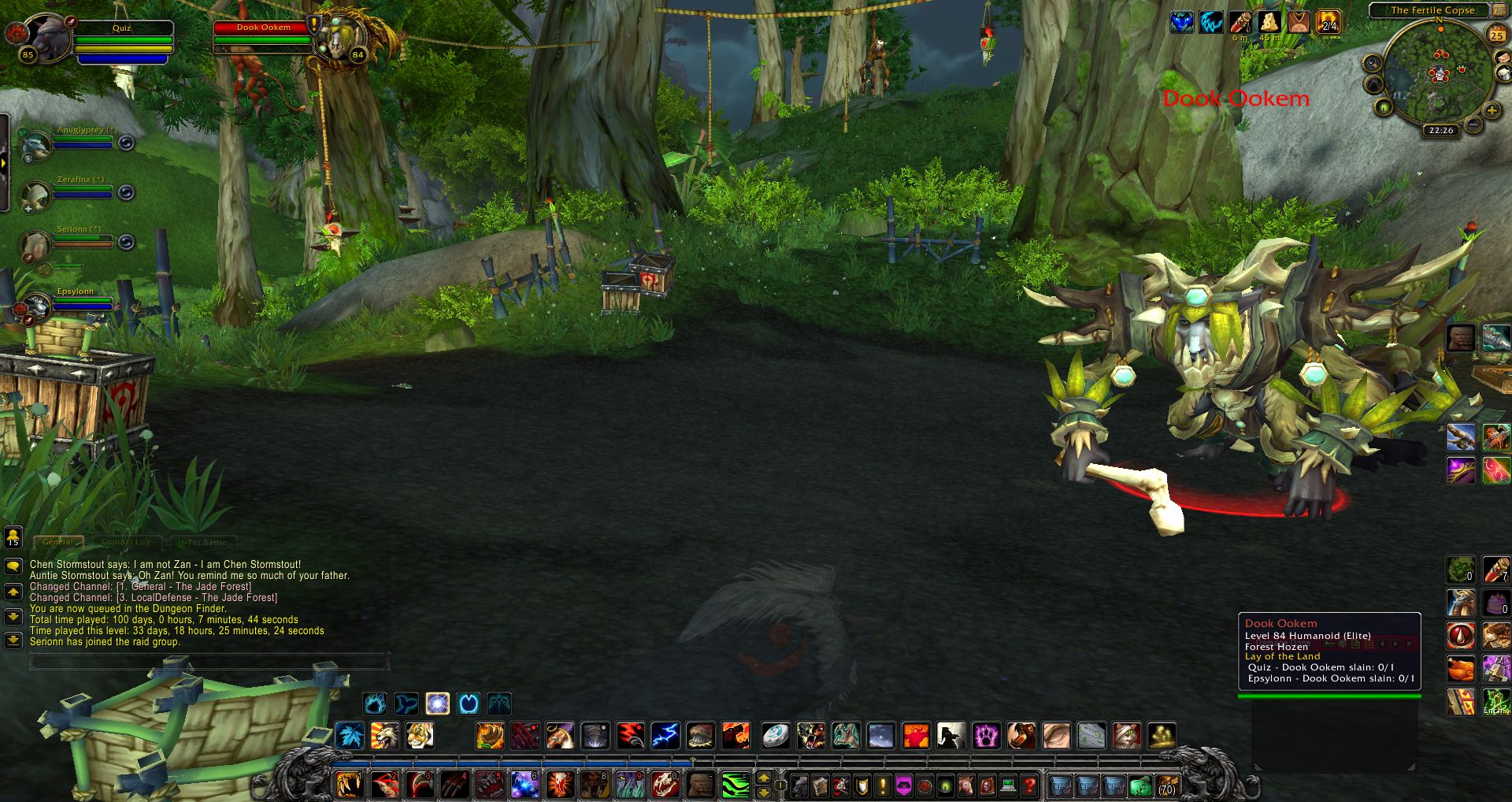Select party member Anuglyprey's portrait
Screen dimensions: 1512x802
pyautogui.click(x=34, y=145)
